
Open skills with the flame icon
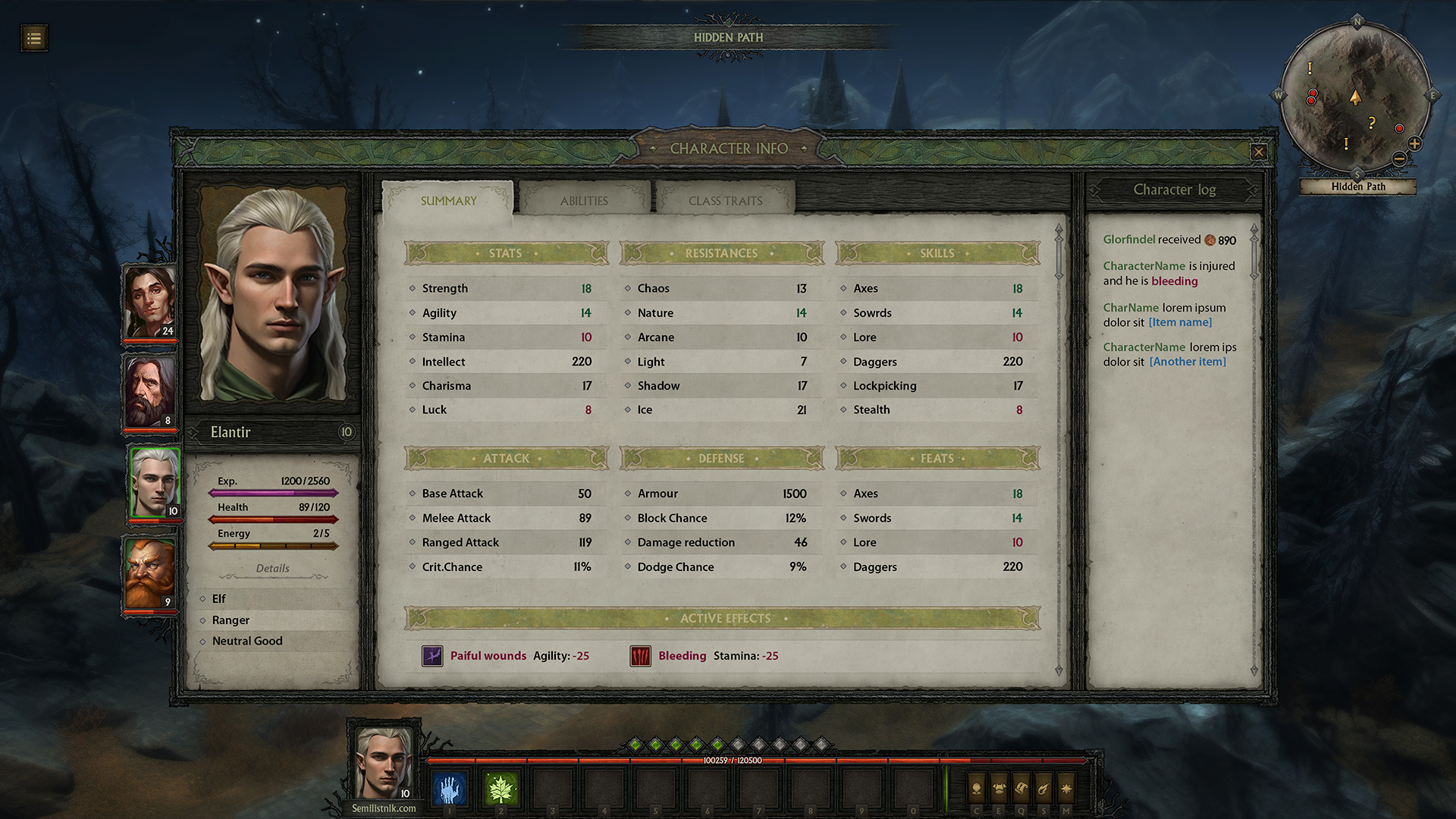point(1043,789)
